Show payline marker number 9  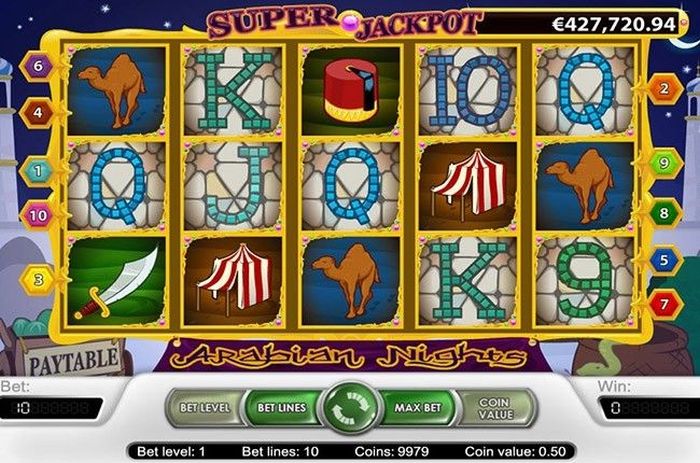point(663,162)
